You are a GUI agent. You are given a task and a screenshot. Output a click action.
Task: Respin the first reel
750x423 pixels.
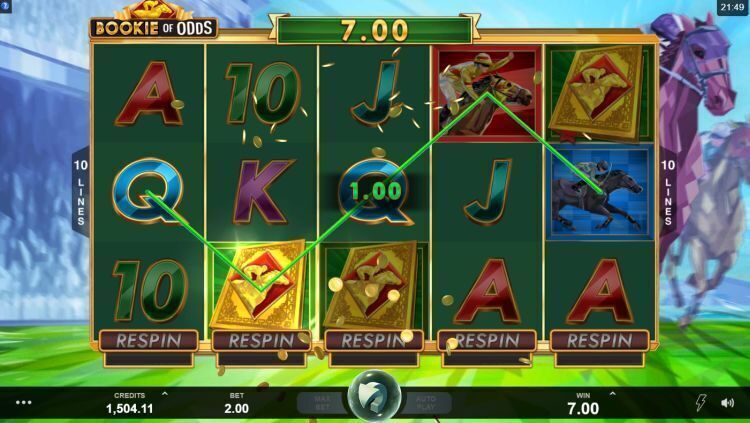click(147, 339)
